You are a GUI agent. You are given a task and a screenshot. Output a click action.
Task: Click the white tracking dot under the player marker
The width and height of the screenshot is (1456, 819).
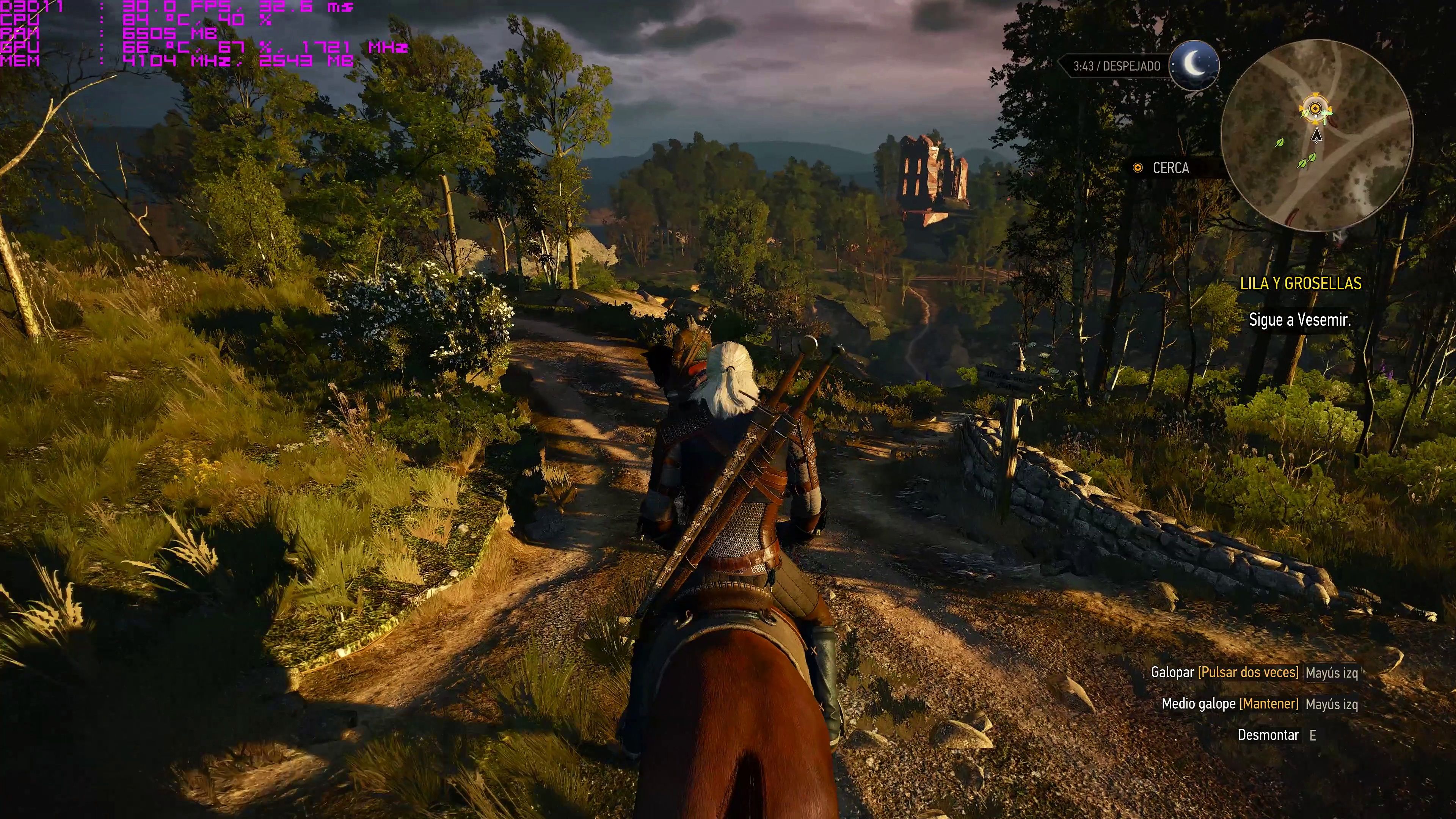pyautogui.click(x=1315, y=116)
